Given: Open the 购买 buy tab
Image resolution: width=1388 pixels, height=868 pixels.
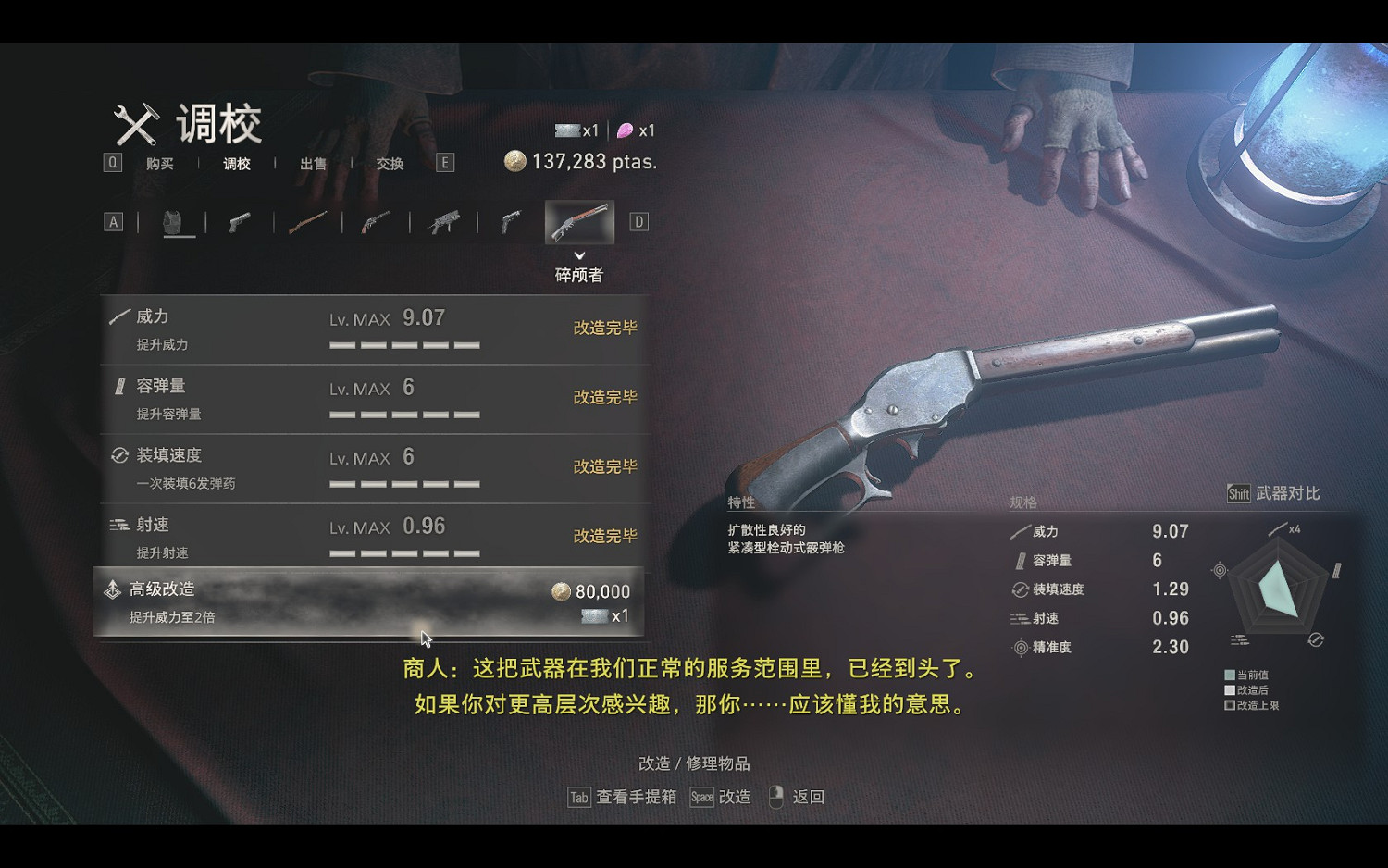Looking at the screenshot, I should [159, 165].
